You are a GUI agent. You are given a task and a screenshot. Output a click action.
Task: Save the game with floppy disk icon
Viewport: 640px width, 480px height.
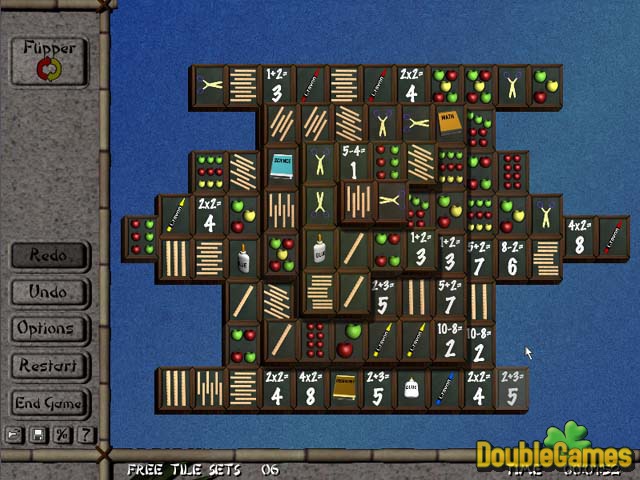pos(38,435)
